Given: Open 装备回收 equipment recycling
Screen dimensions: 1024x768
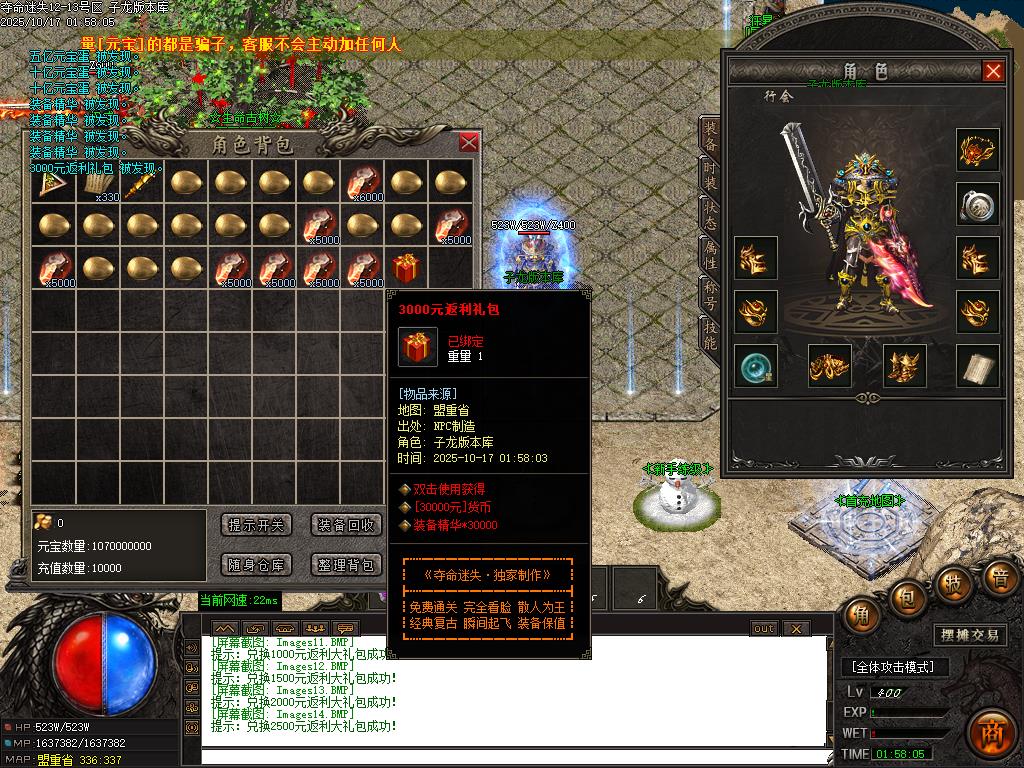Looking at the screenshot, I should click(346, 525).
